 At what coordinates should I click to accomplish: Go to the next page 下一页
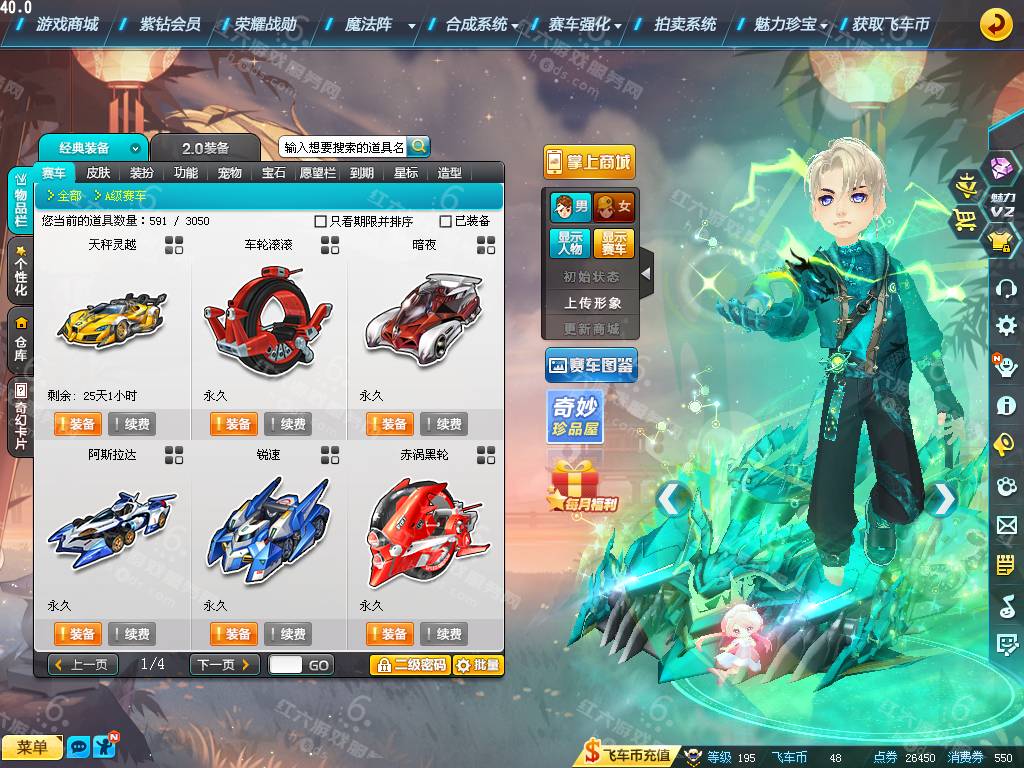[x=225, y=665]
